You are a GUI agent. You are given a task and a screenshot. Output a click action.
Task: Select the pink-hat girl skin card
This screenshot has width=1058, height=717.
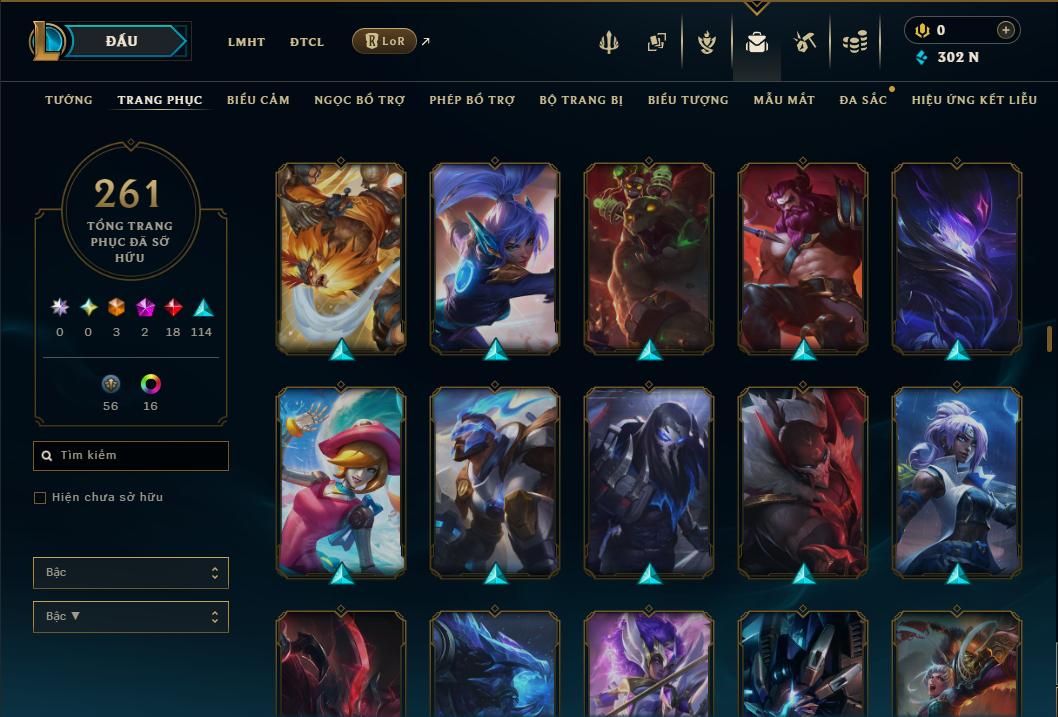tap(341, 481)
